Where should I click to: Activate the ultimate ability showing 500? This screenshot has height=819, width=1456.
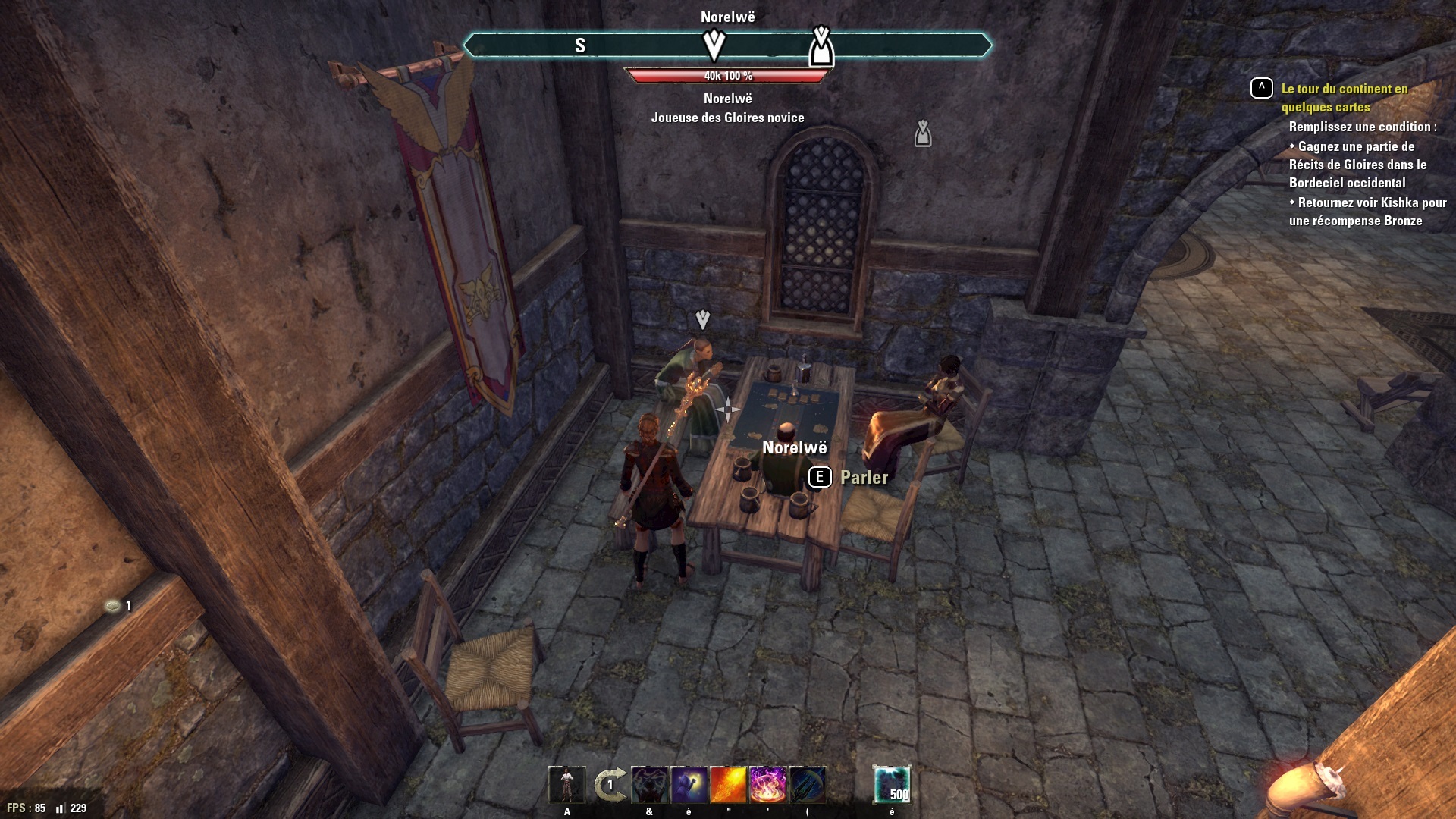click(892, 785)
